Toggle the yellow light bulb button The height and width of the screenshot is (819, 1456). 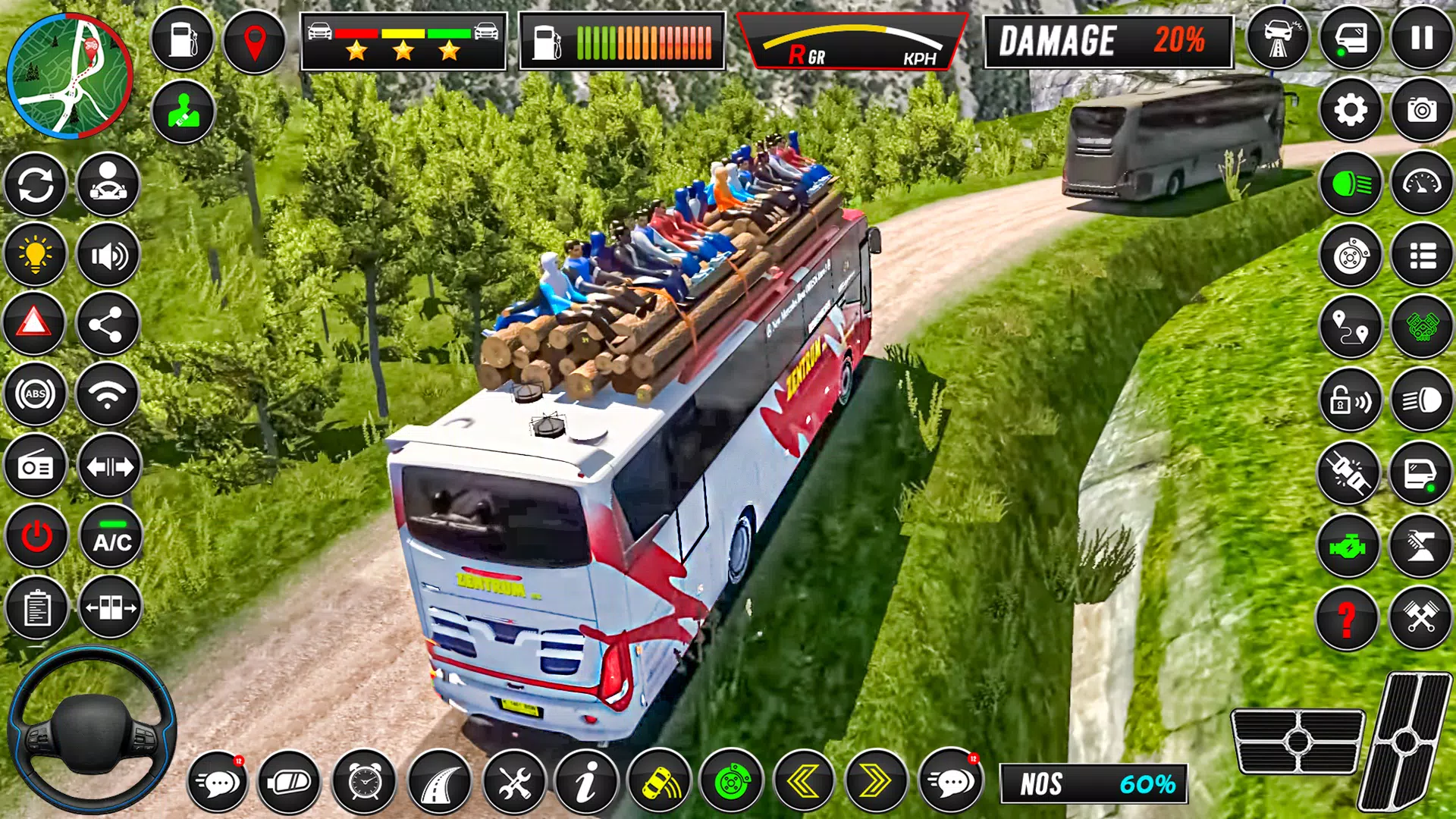[35, 255]
